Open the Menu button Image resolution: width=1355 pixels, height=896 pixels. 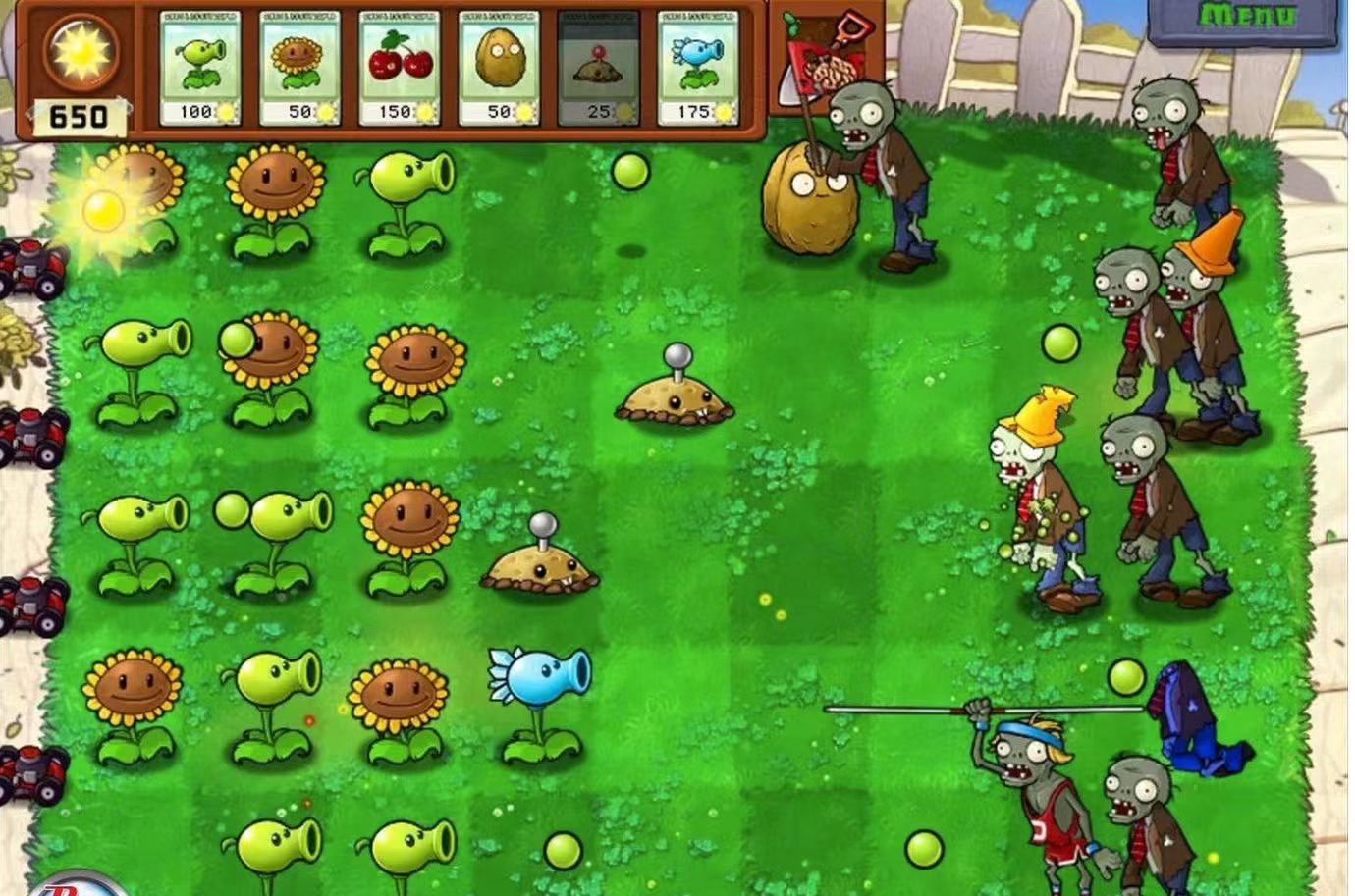pos(1247,20)
